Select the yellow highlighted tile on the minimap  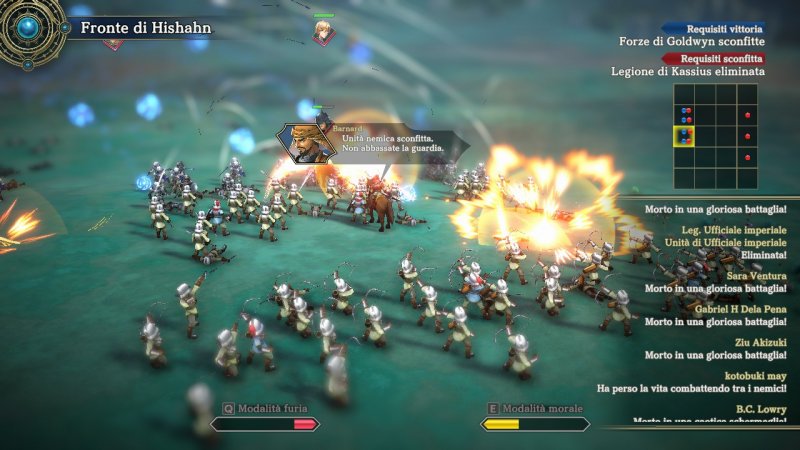pos(683,136)
